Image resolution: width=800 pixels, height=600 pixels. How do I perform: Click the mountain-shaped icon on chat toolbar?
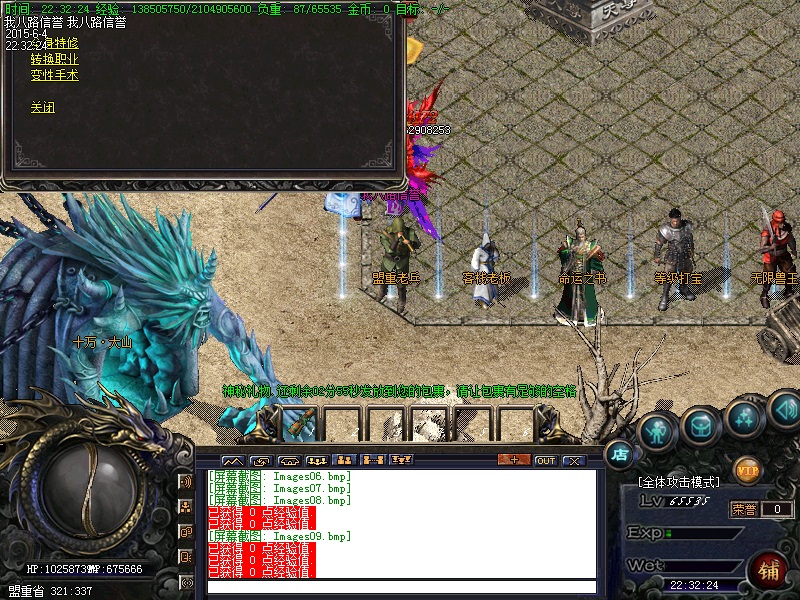[x=232, y=460]
